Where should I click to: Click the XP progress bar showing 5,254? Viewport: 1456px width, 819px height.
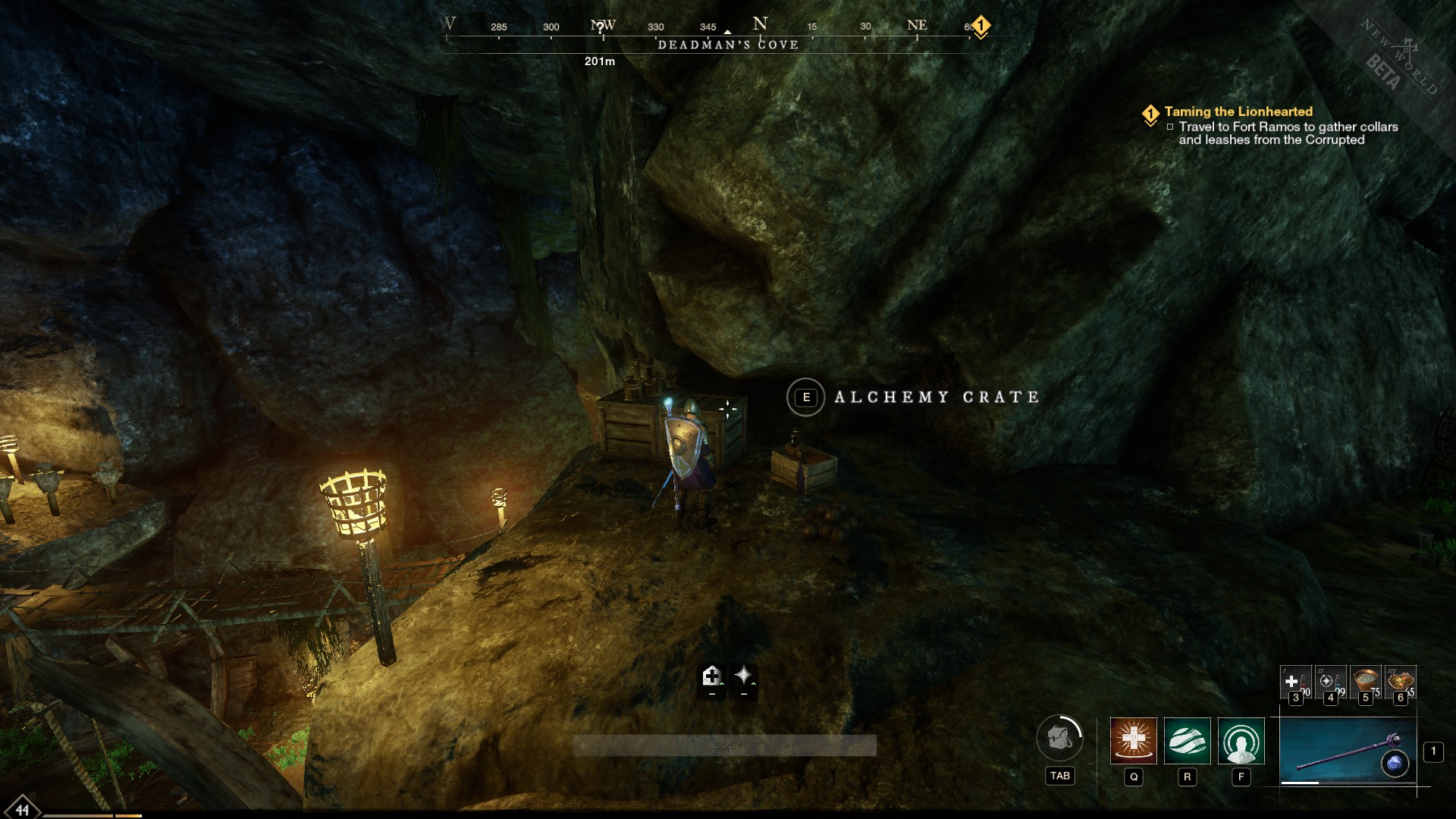click(x=730, y=745)
